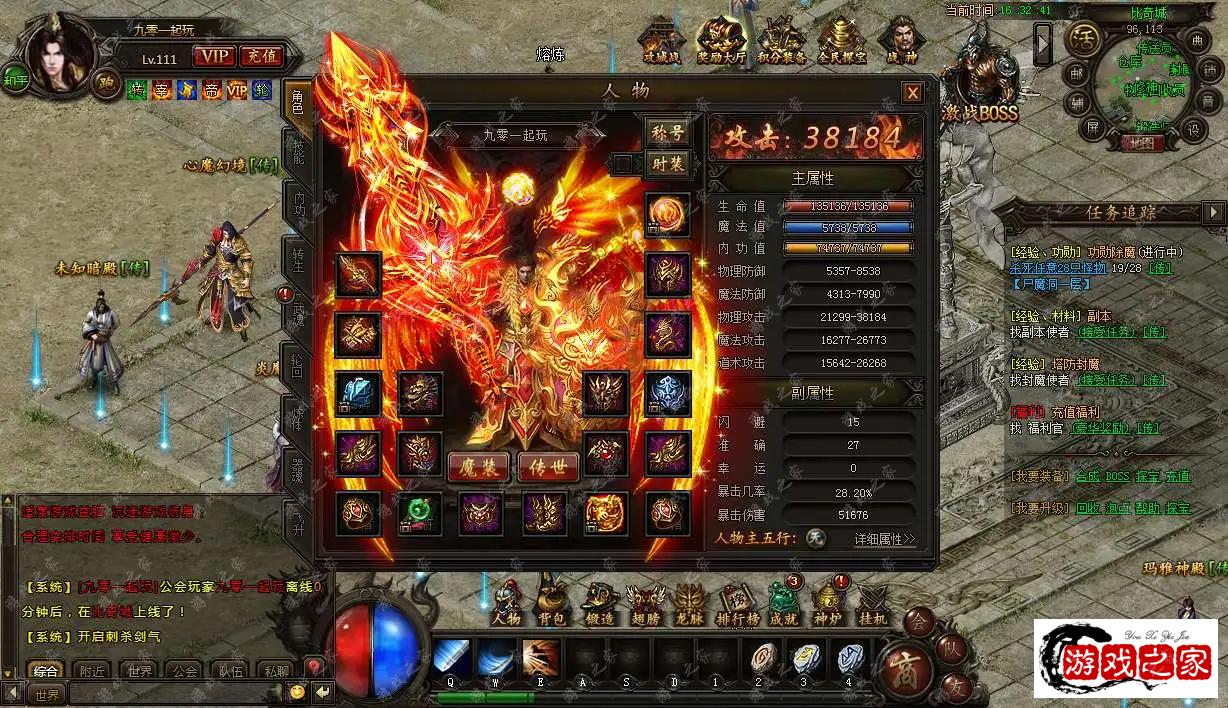1228x708 pixels.
Task: Switch chat to 公会 guild channel
Action: pos(182,671)
